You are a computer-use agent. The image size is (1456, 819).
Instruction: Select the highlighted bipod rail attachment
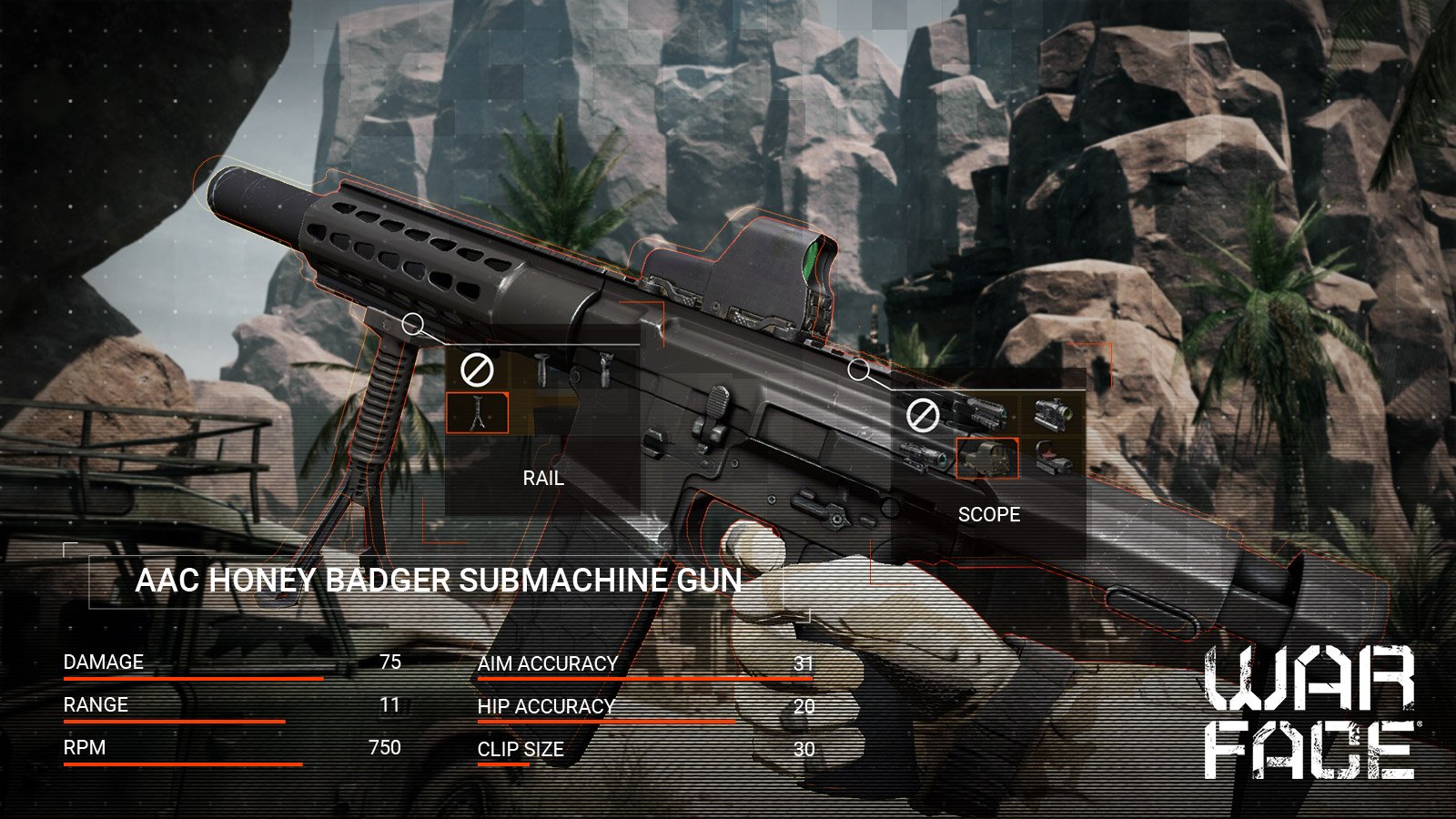(477, 412)
